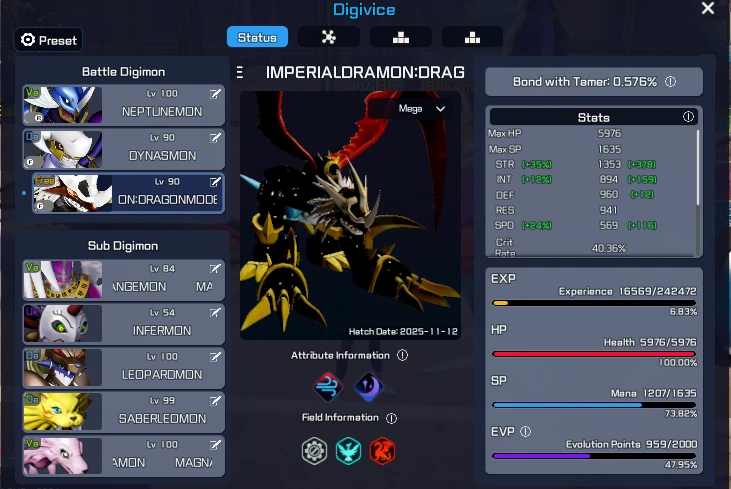Viewport: 731px width, 489px height.
Task: Select Dynasmon in Battle Digimon
Action: coord(123,149)
